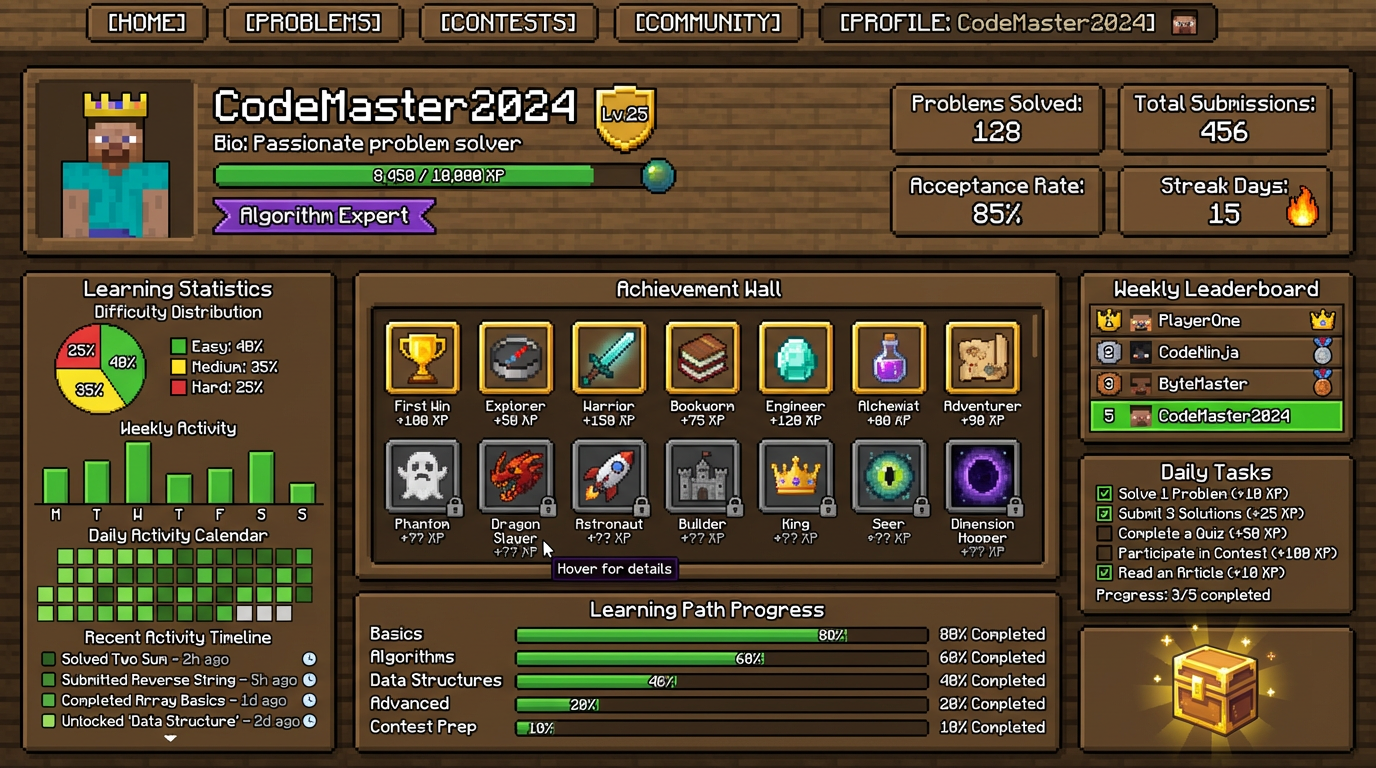1376x768 pixels.
Task: Switch to the CONTESTS tab
Action: coord(508,23)
